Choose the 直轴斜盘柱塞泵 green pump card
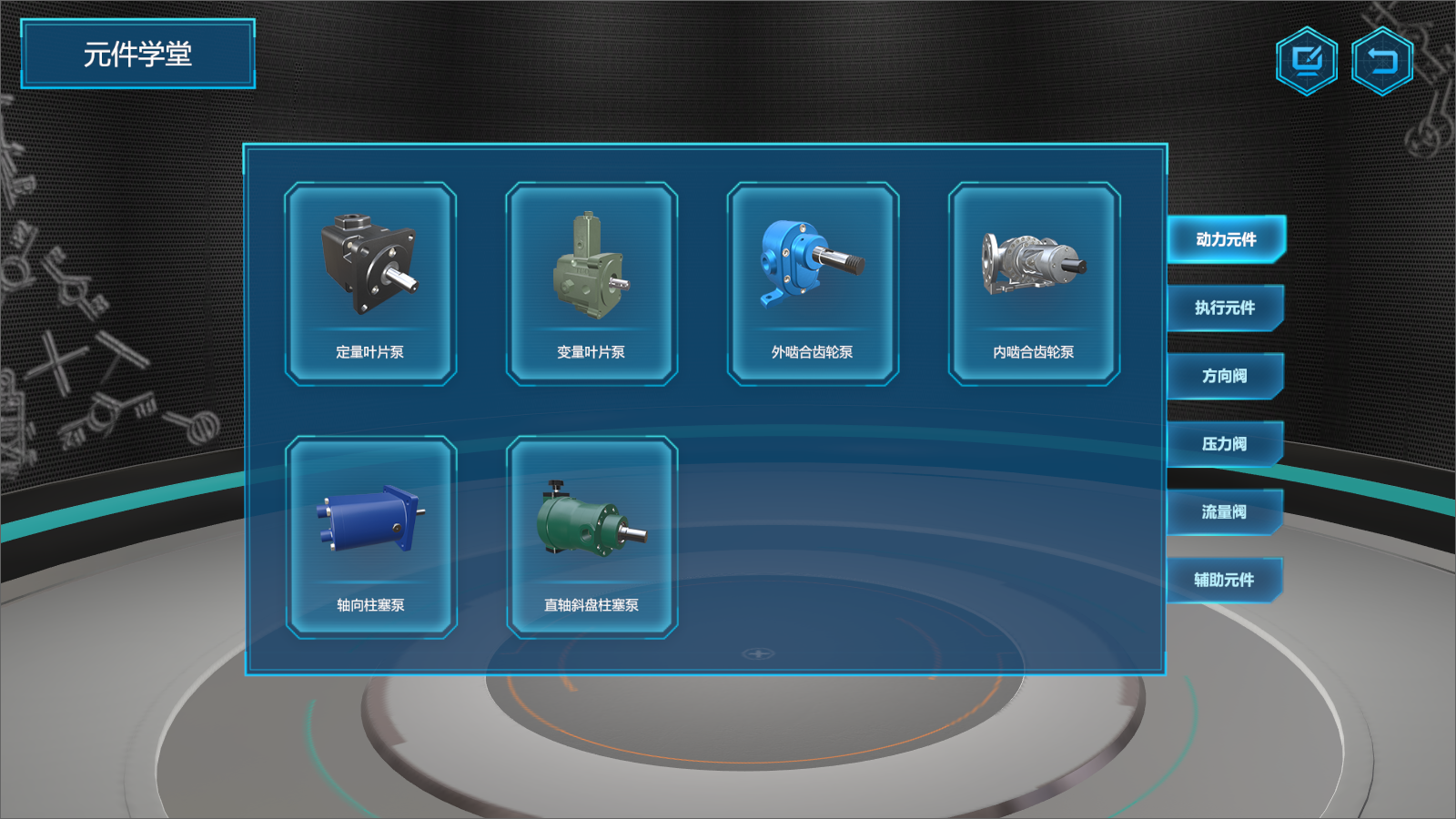This screenshot has width=1456, height=819. pos(591,537)
